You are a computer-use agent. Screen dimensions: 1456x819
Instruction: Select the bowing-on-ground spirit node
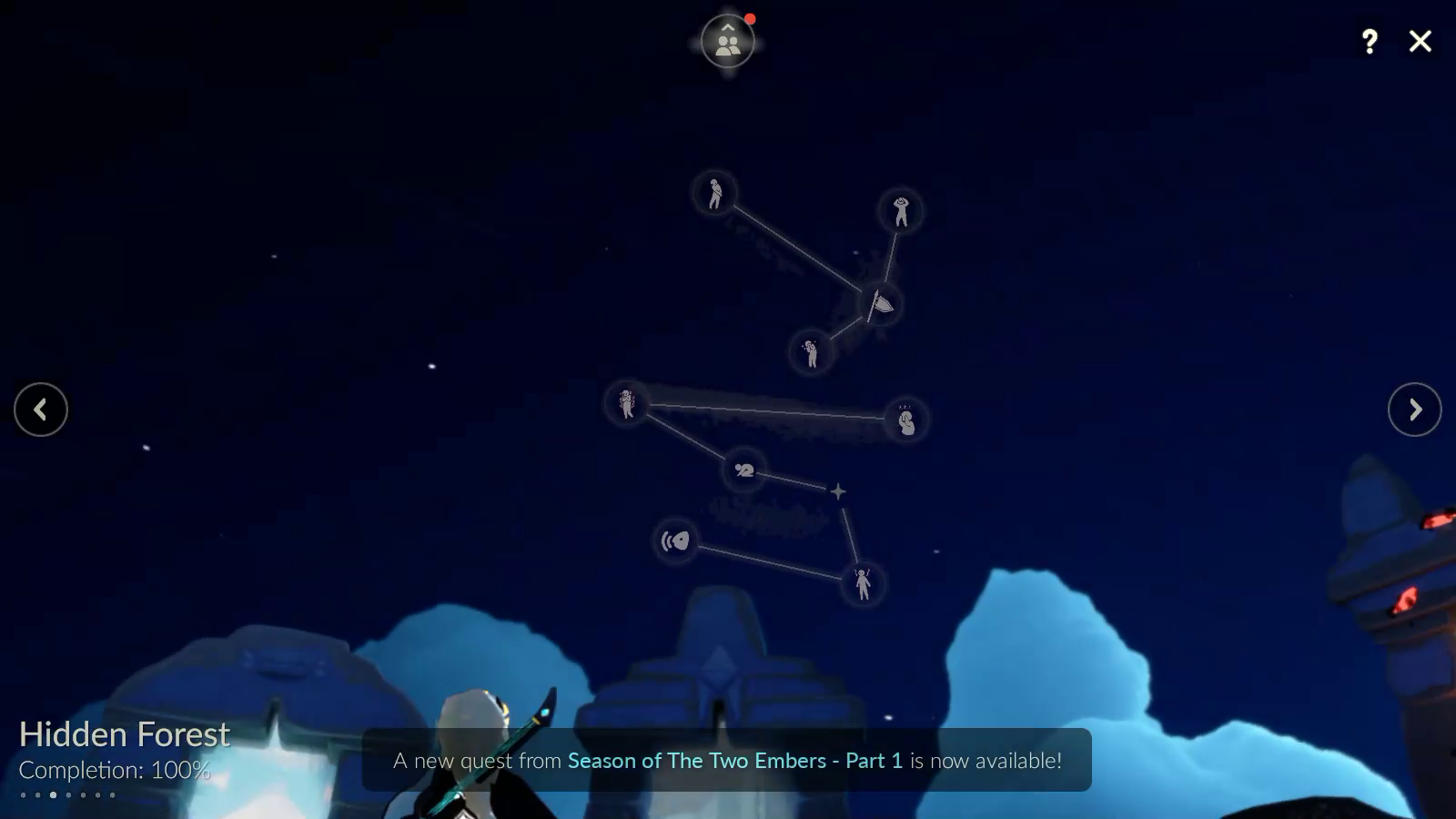tap(743, 470)
